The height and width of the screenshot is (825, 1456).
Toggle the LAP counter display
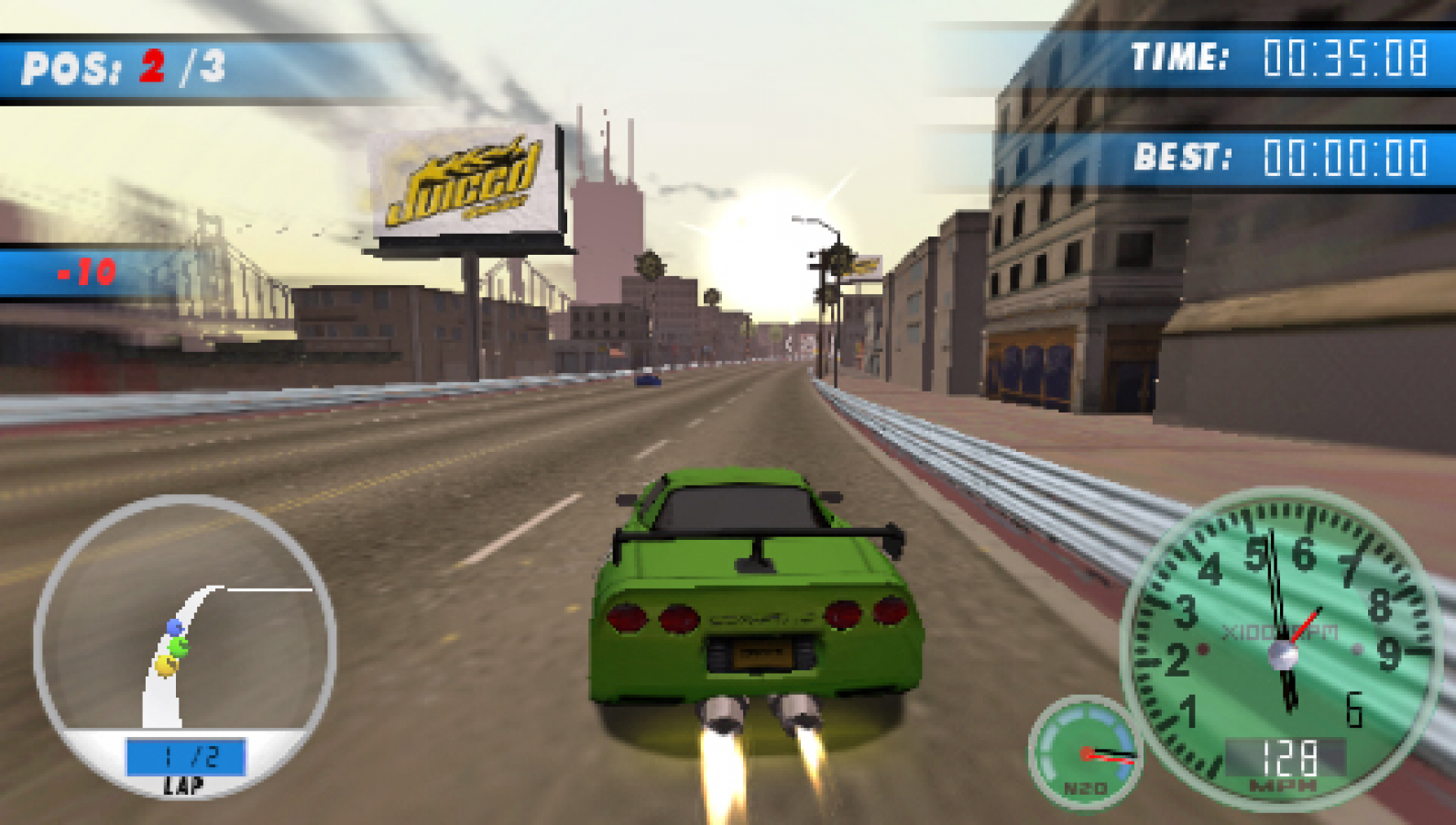coord(183,786)
